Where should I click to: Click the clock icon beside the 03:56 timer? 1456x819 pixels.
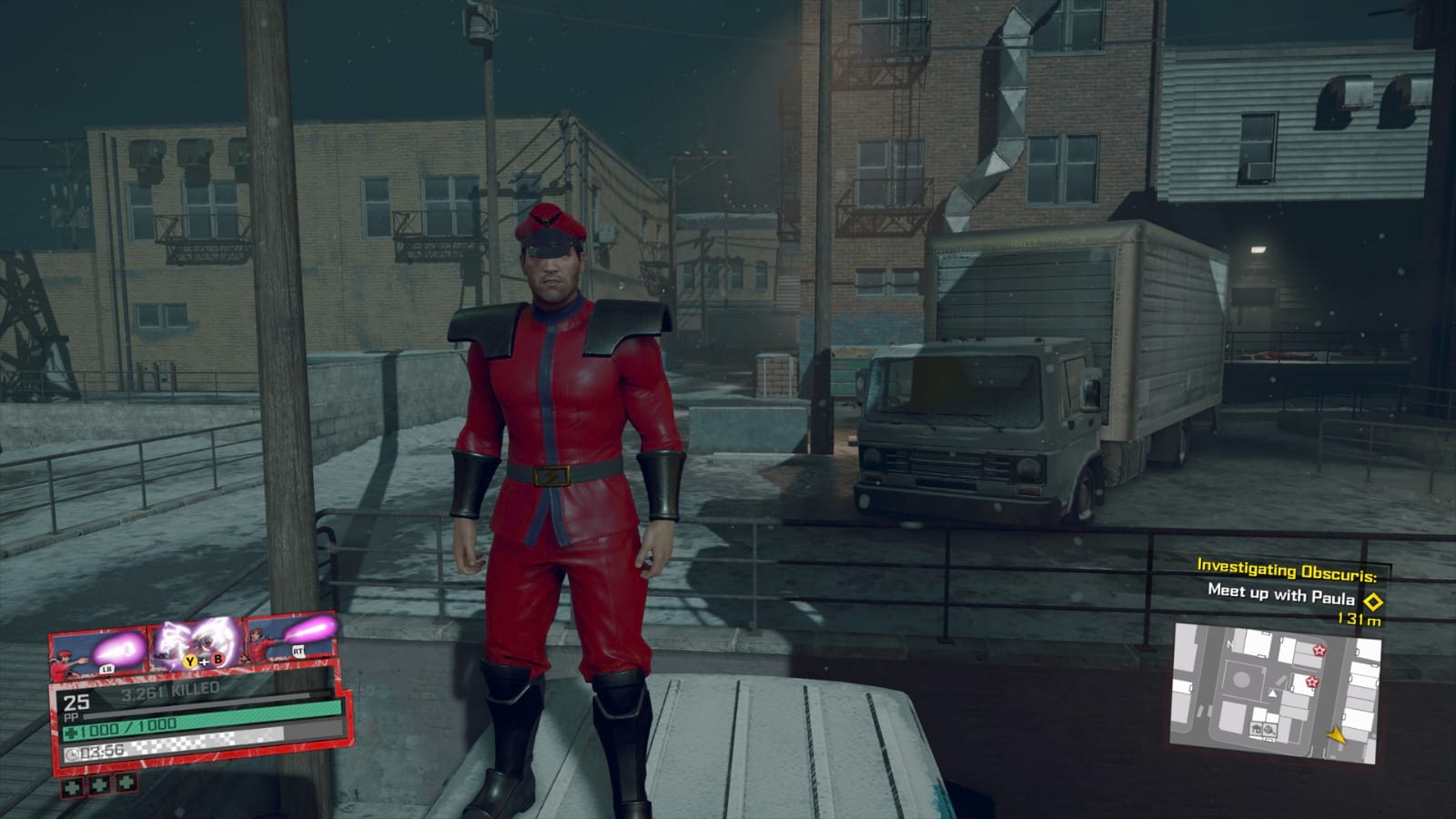[x=72, y=753]
